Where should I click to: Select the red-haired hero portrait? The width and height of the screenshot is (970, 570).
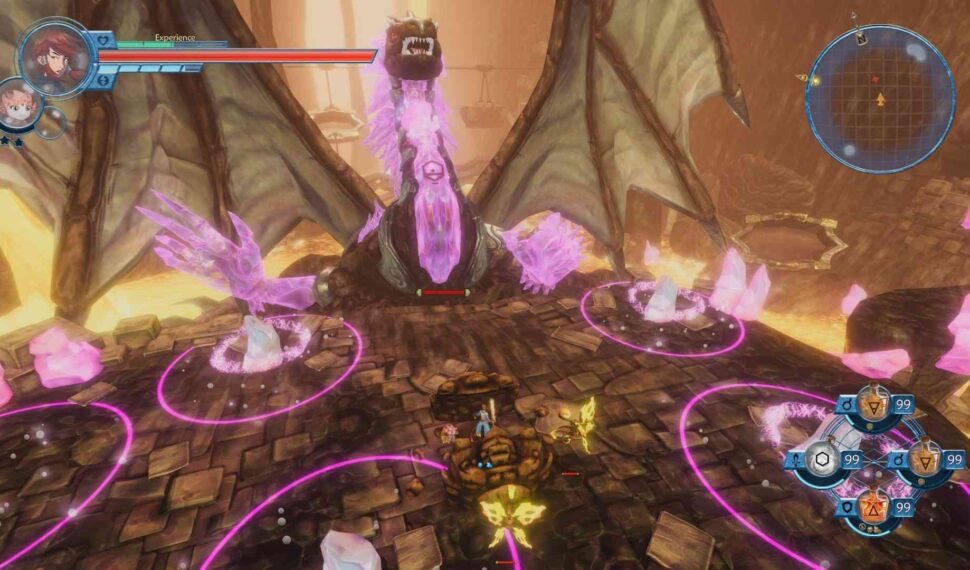(x=54, y=55)
